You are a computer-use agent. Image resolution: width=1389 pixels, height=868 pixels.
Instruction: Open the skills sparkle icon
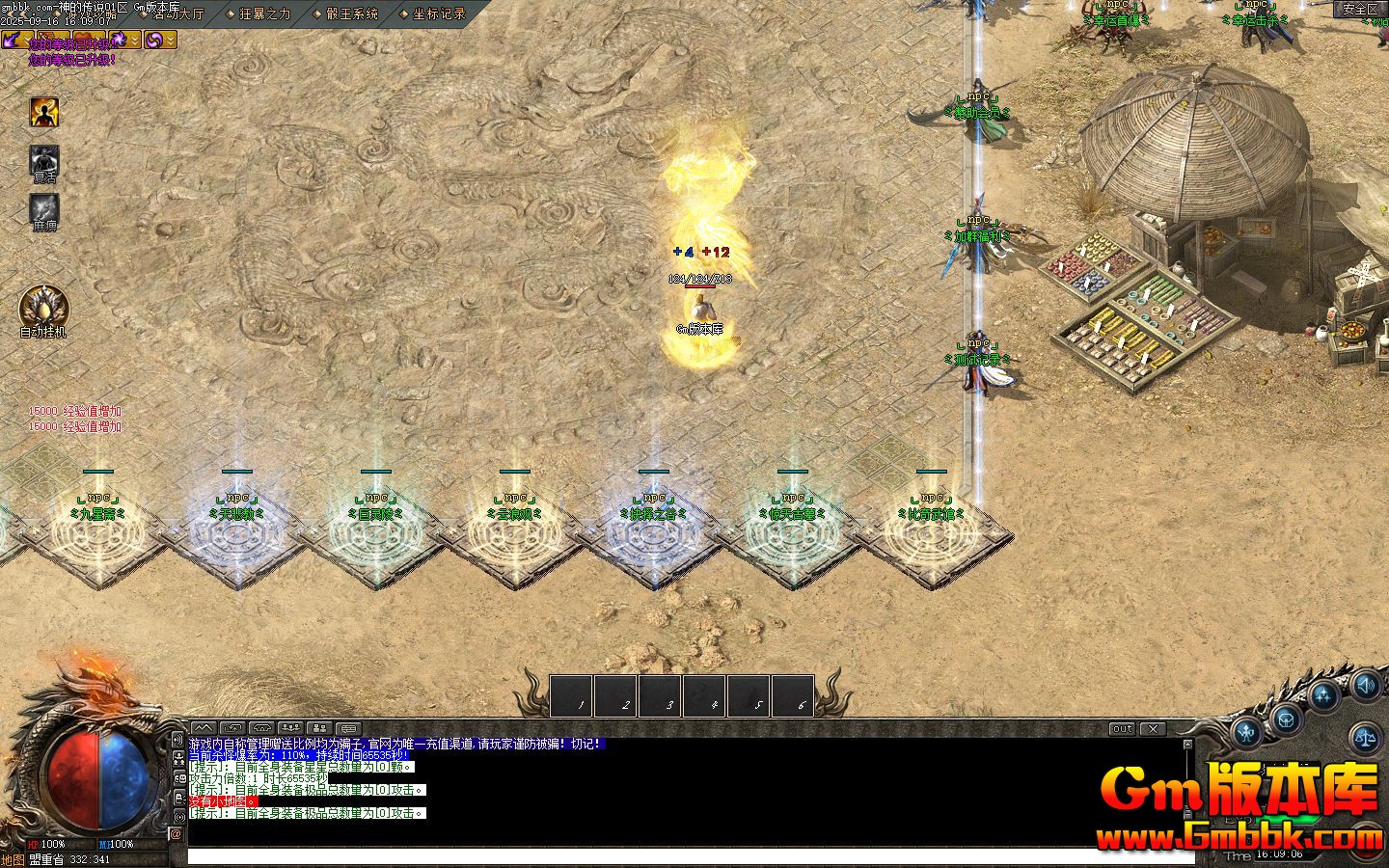1324,695
